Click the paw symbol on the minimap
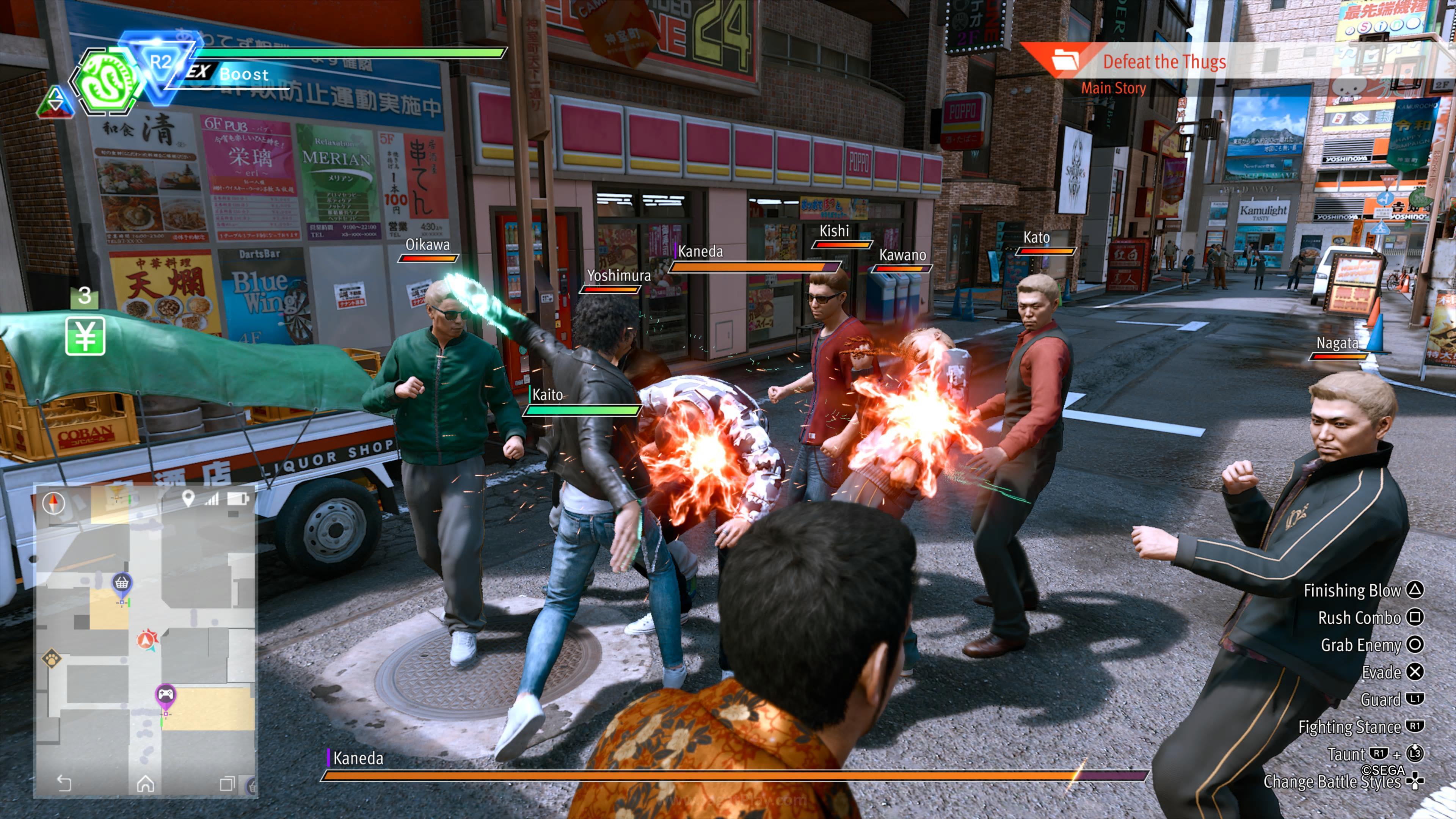The height and width of the screenshot is (819, 1456). (53, 659)
